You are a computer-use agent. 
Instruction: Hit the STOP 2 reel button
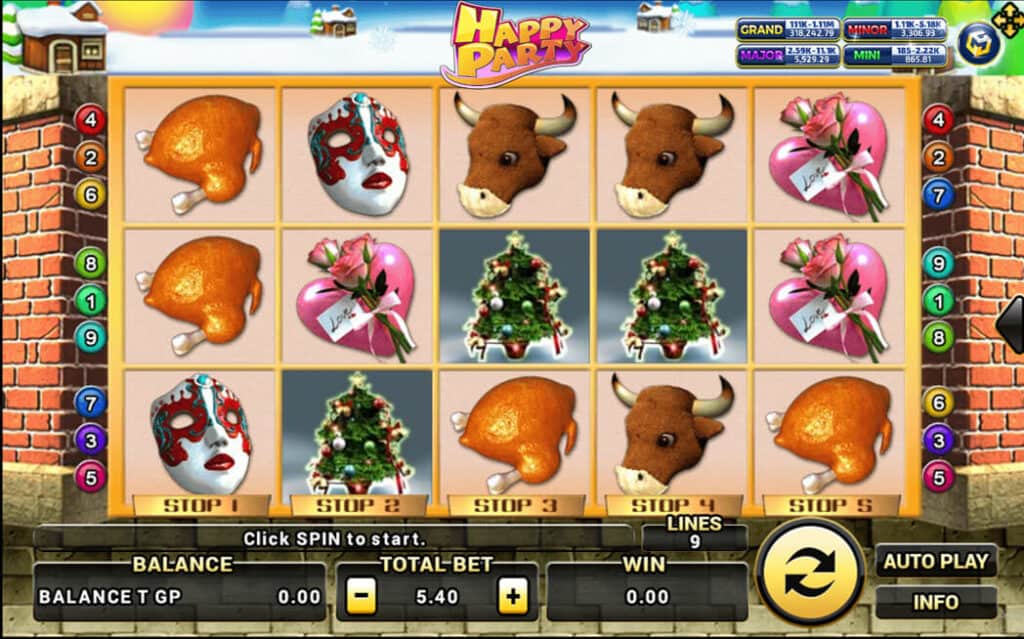[358, 505]
